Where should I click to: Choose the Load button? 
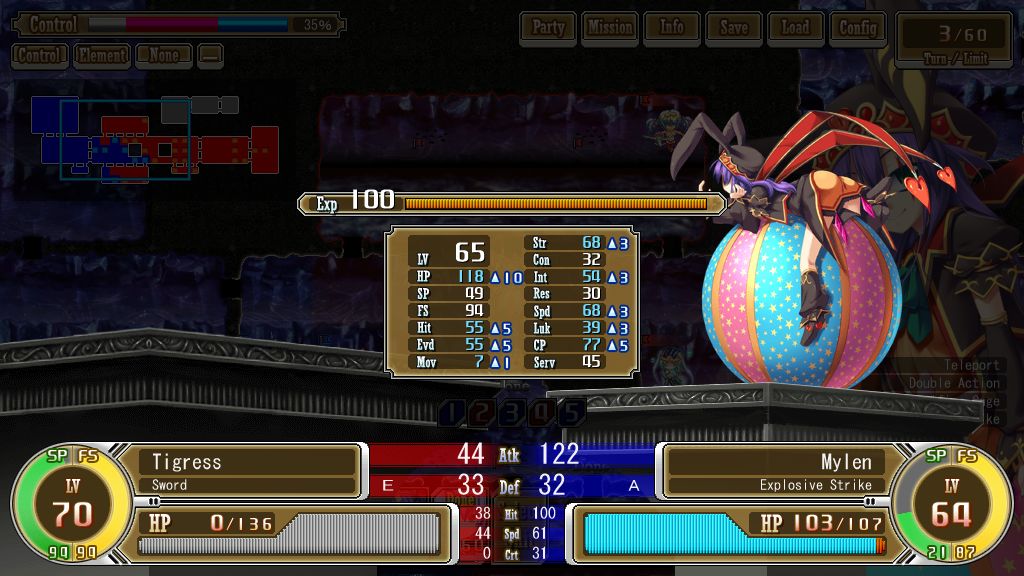coord(796,28)
